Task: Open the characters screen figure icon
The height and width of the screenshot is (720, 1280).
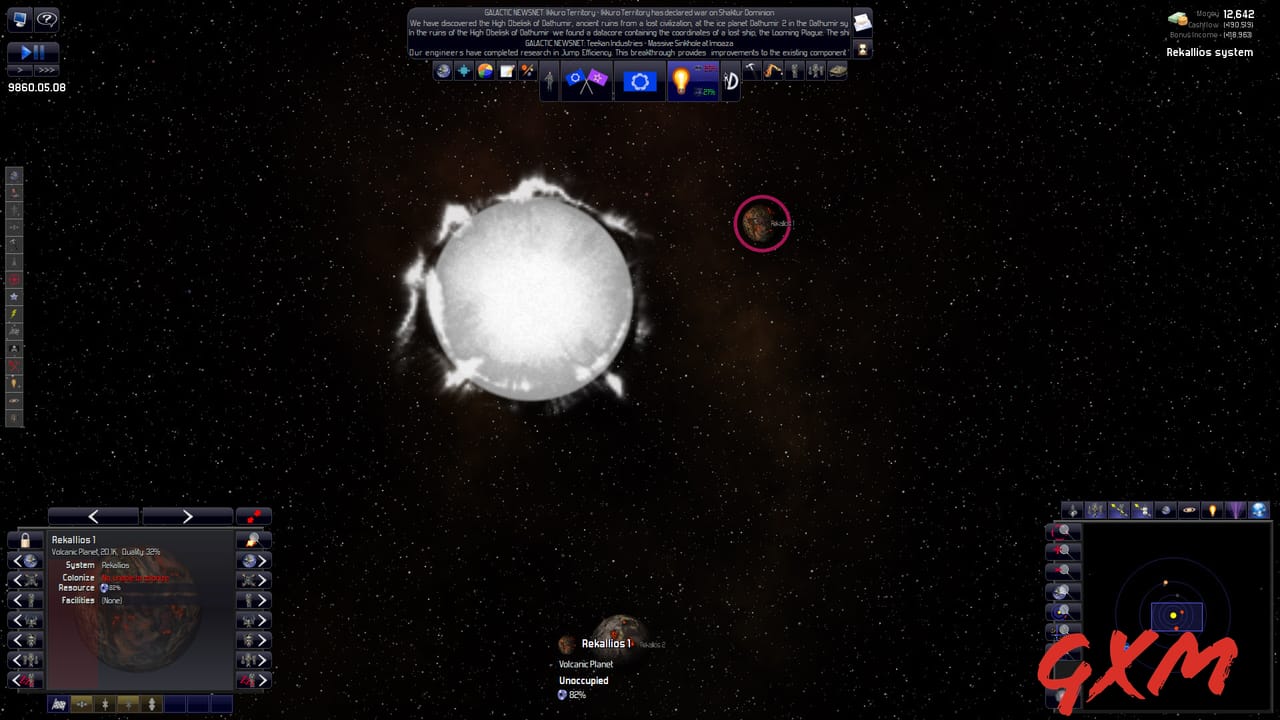Action: 548,80
